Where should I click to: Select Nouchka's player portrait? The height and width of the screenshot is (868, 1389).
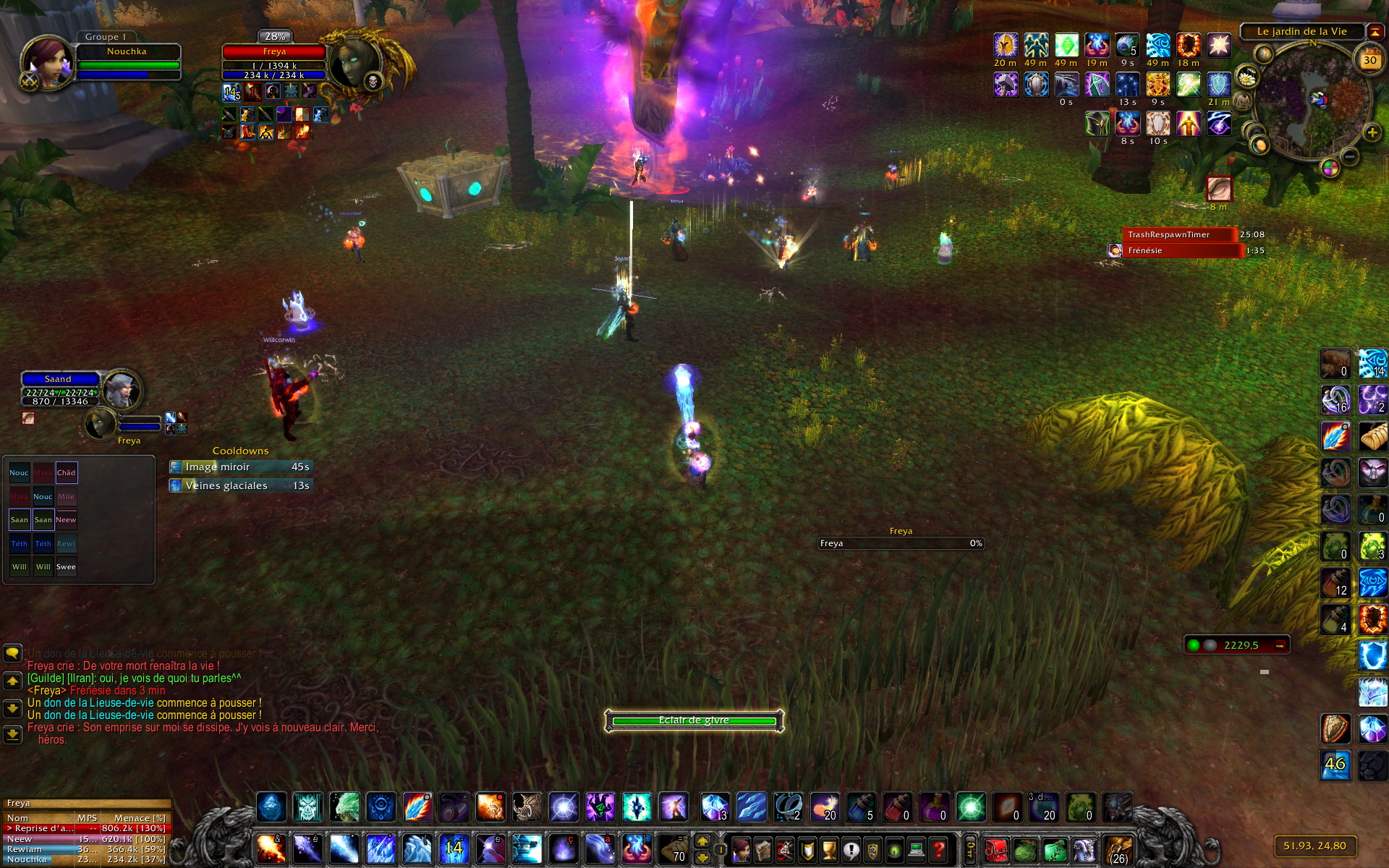pos(47,63)
